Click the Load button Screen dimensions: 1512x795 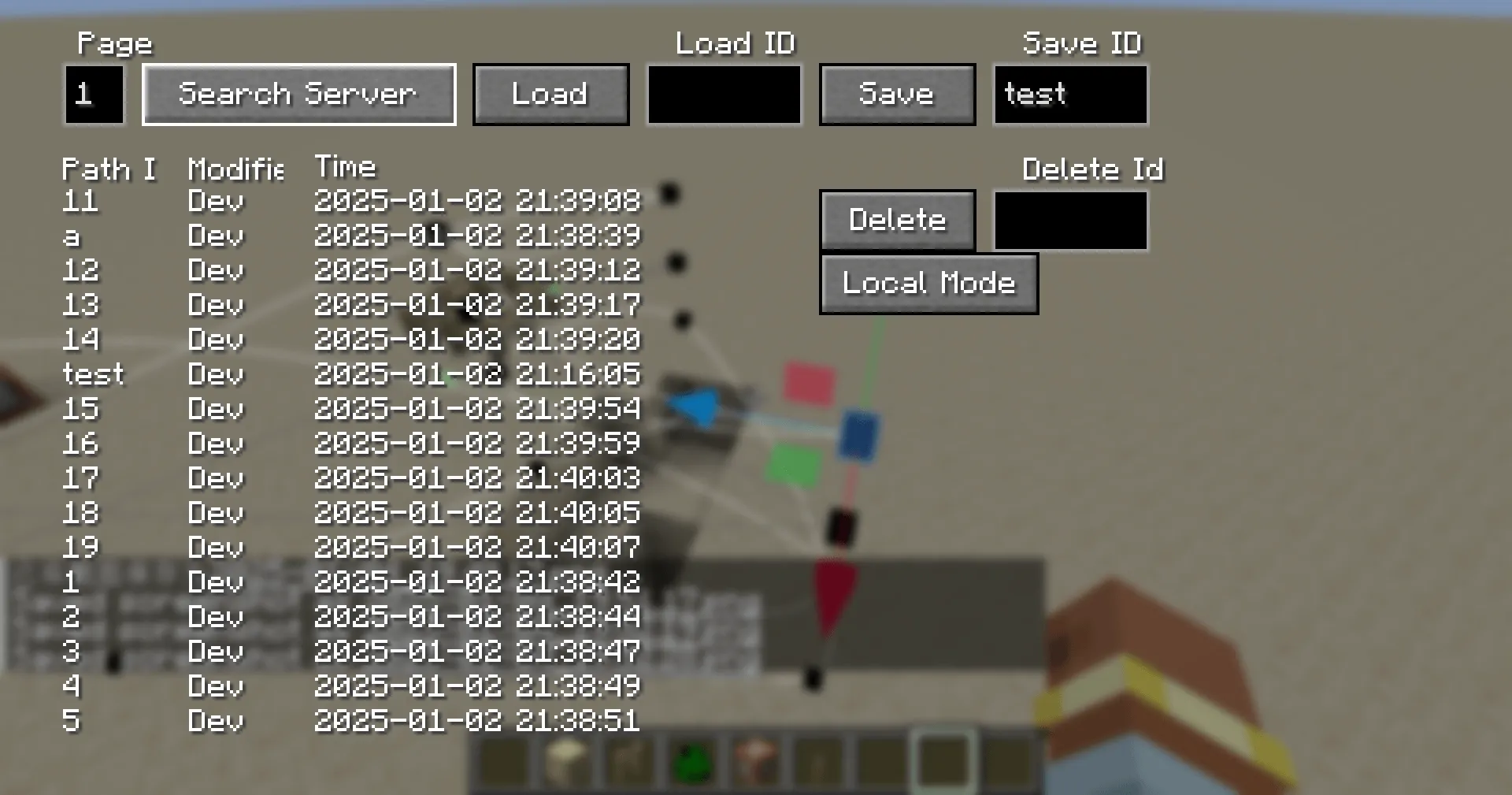[550, 94]
